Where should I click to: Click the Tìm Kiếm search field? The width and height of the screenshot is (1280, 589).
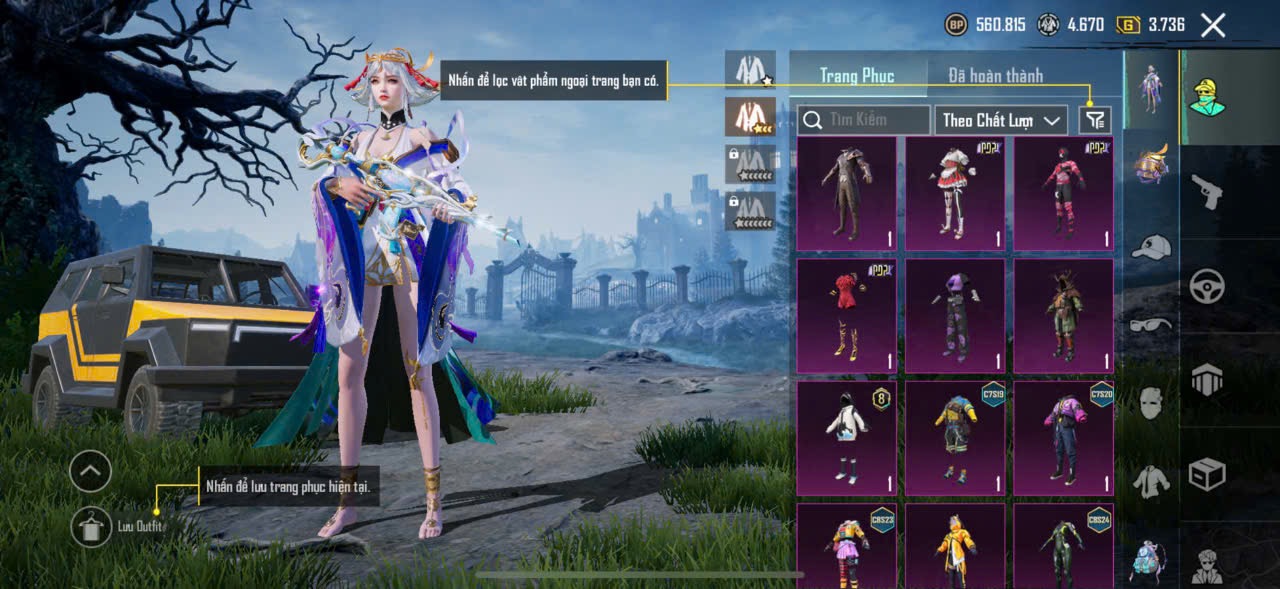pos(864,120)
